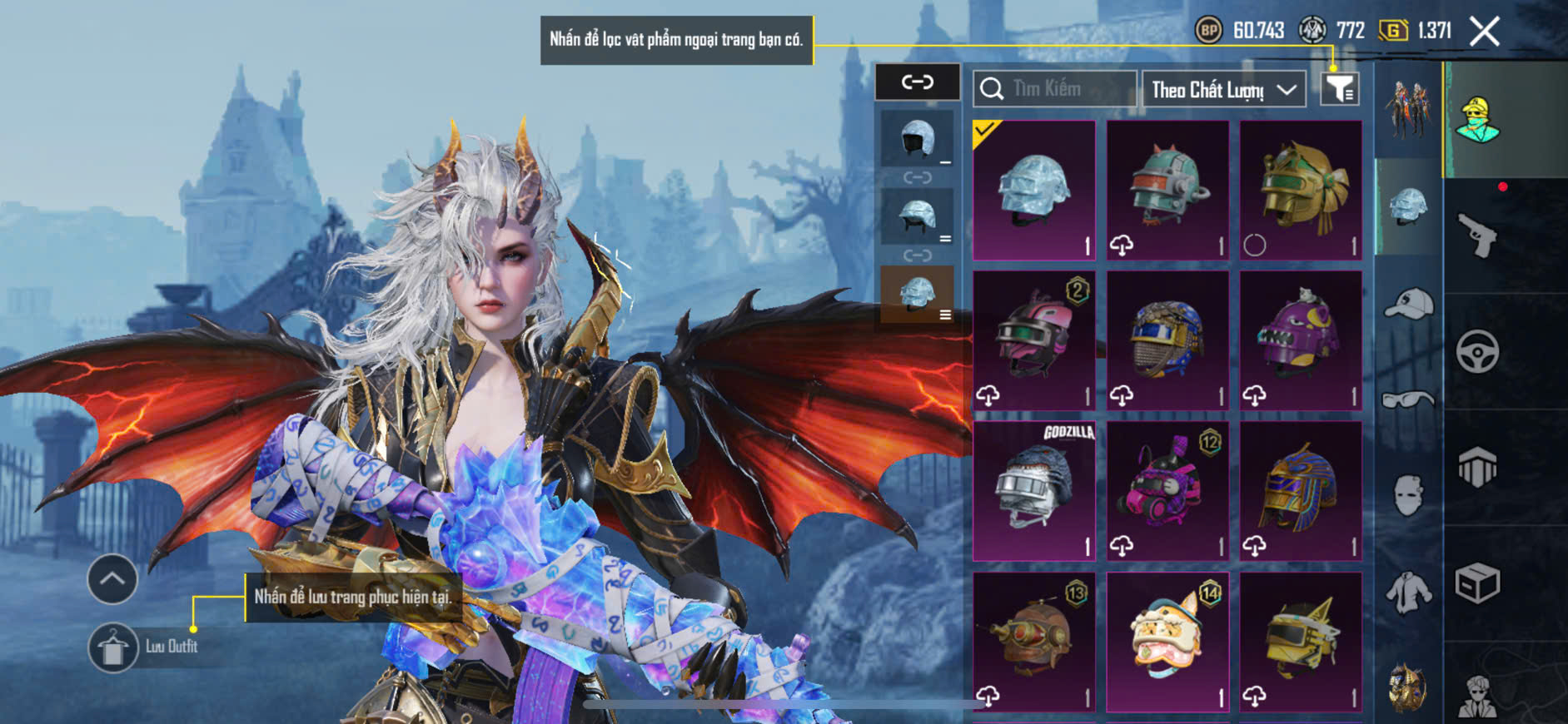Pick the purple monster helmet skin
The image size is (1568, 724).
tap(1301, 340)
